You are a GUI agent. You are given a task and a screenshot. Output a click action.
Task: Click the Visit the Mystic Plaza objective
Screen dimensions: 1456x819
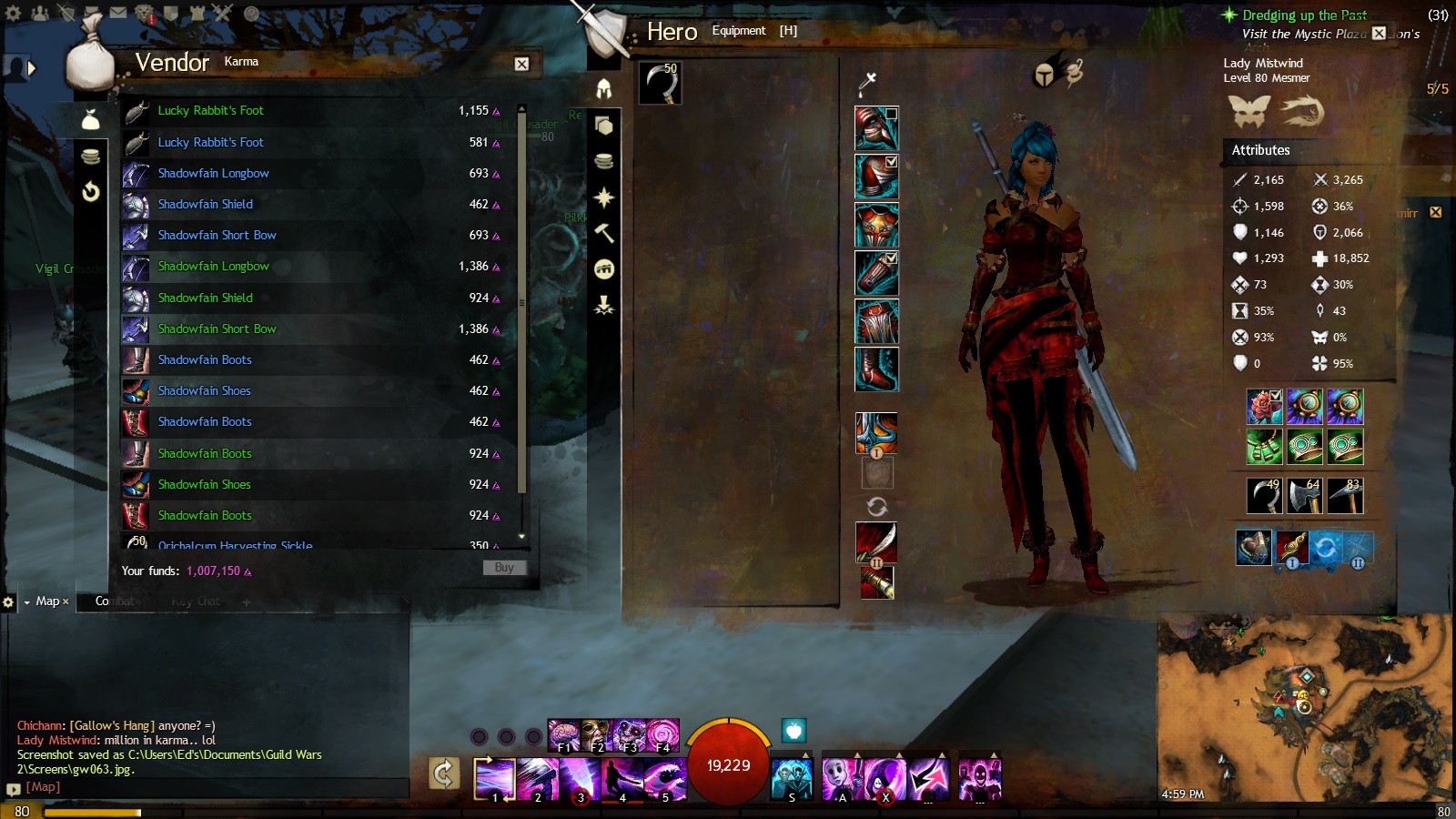(1301, 33)
